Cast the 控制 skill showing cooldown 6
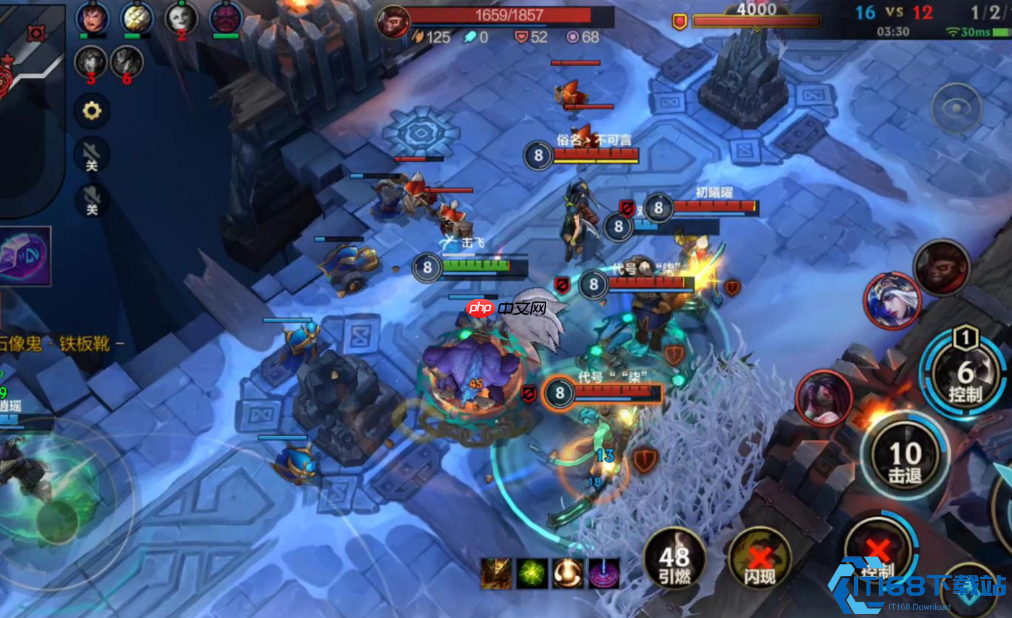This screenshot has height=618, width=1012. point(963,372)
